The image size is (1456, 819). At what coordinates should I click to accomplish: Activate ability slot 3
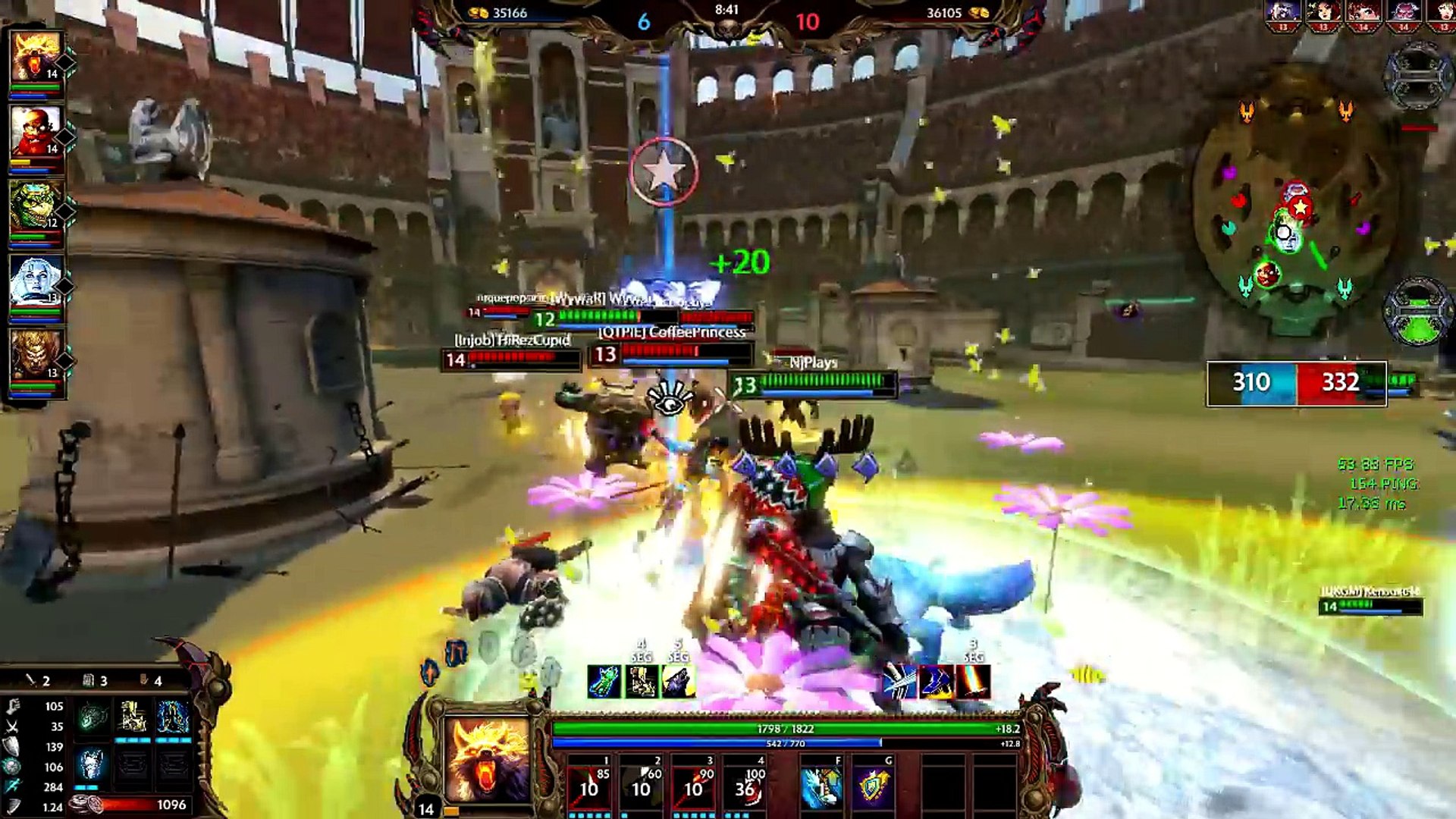pos(693,784)
